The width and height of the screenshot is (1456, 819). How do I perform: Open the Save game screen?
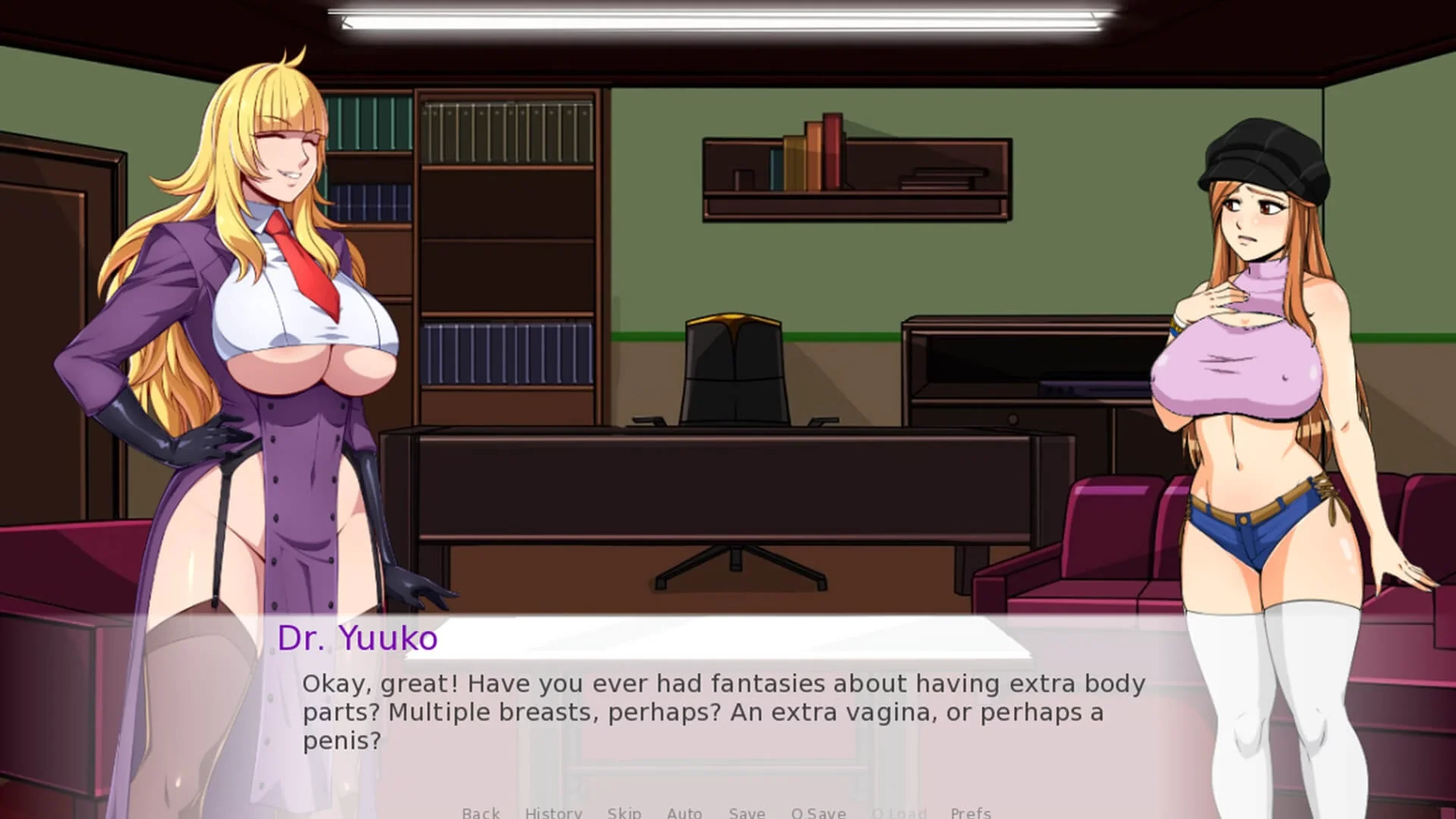(746, 812)
